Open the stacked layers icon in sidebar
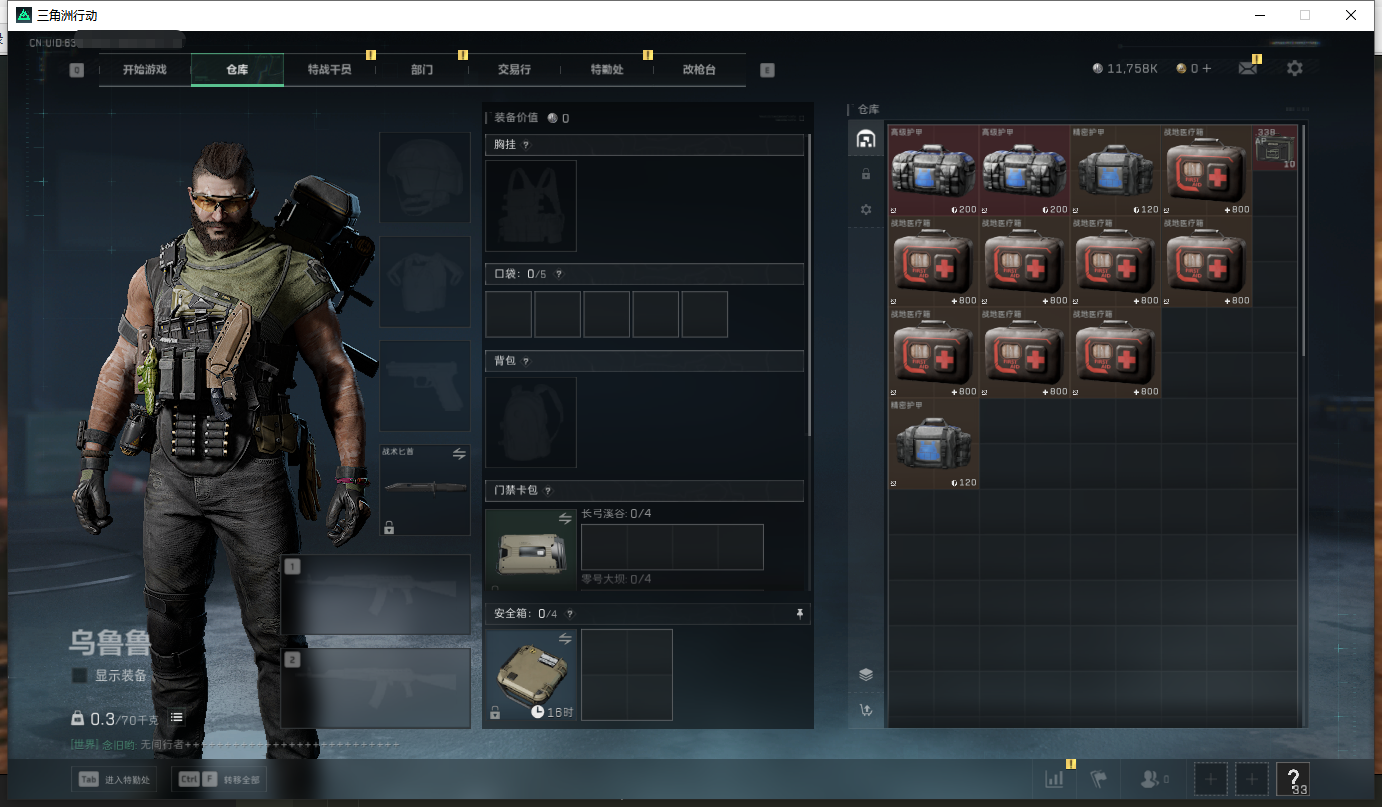This screenshot has width=1382, height=807. tap(866, 674)
